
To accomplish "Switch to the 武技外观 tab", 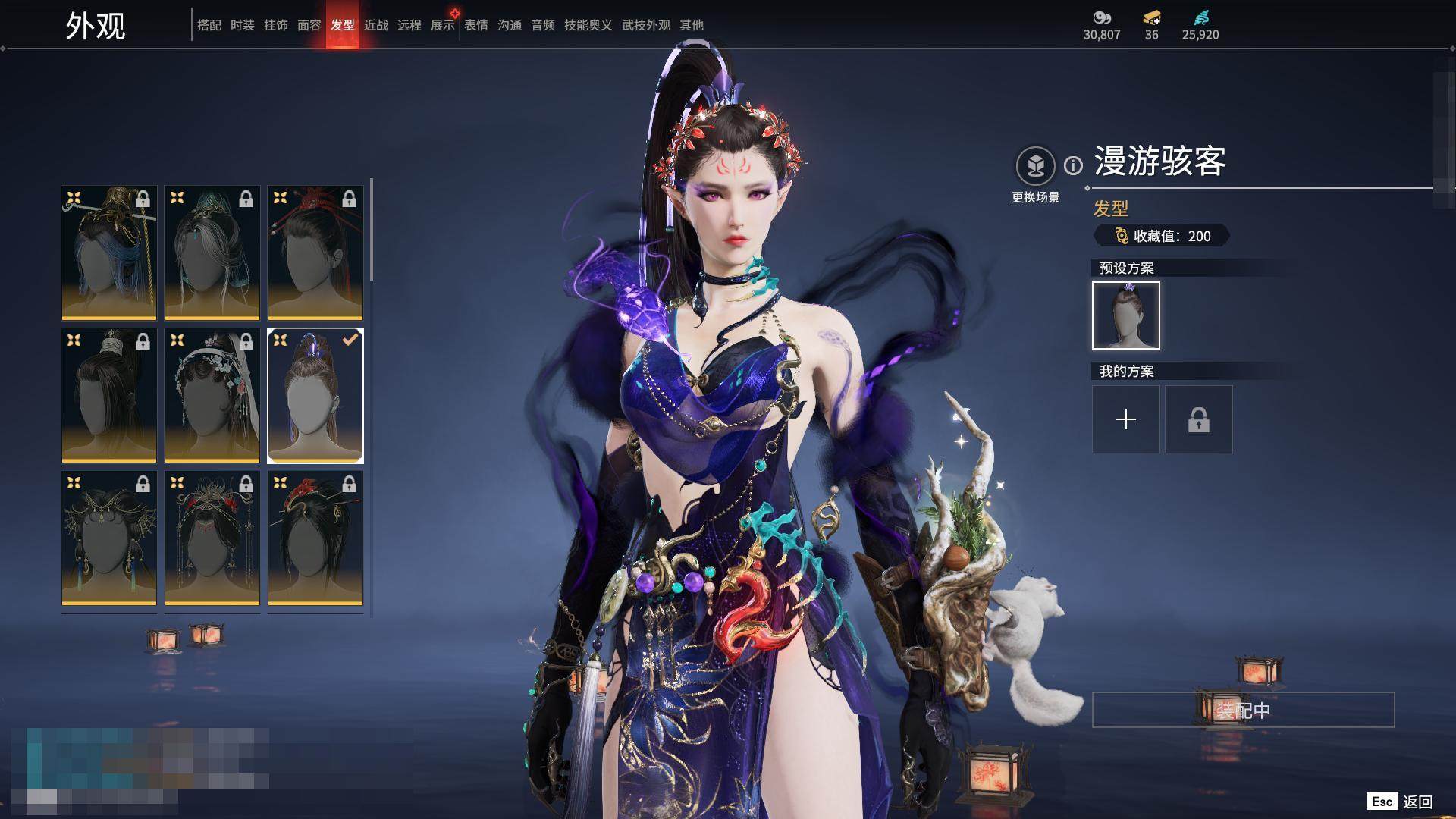I will [x=645, y=25].
